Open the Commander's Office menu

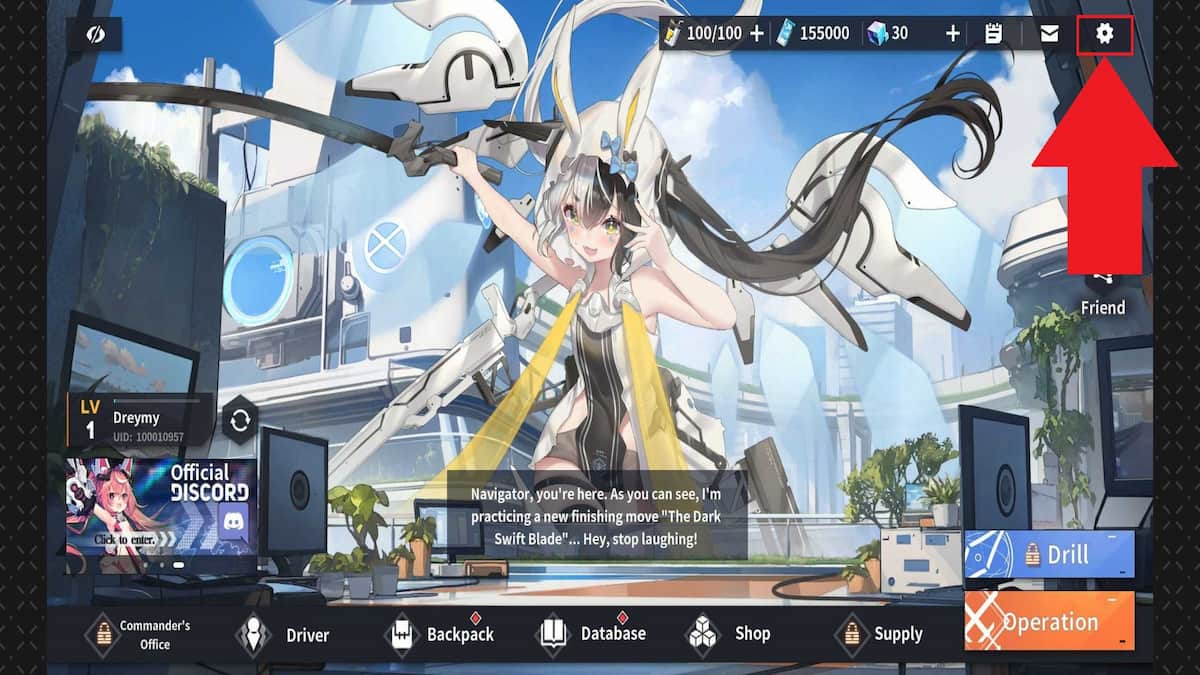click(x=138, y=635)
